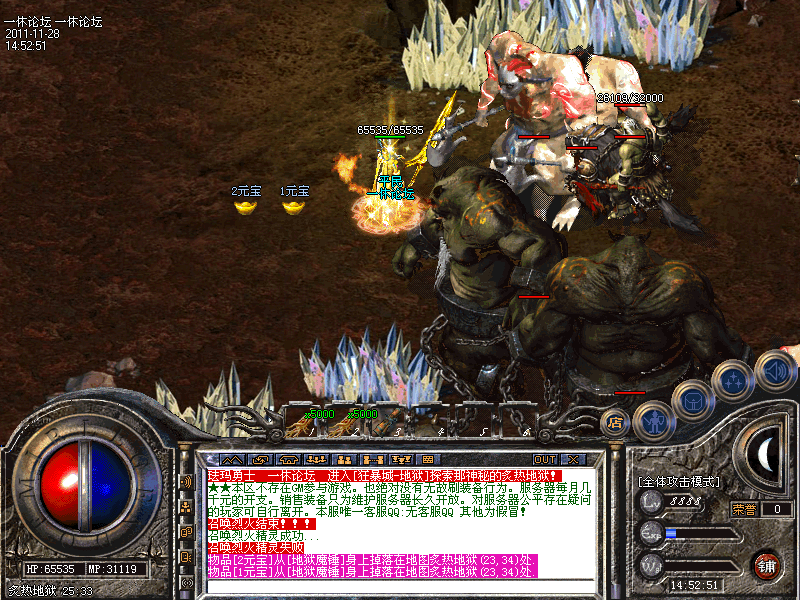This screenshot has width=800, height=600.
Task: Open the 店 shop round button
Action: (614, 422)
